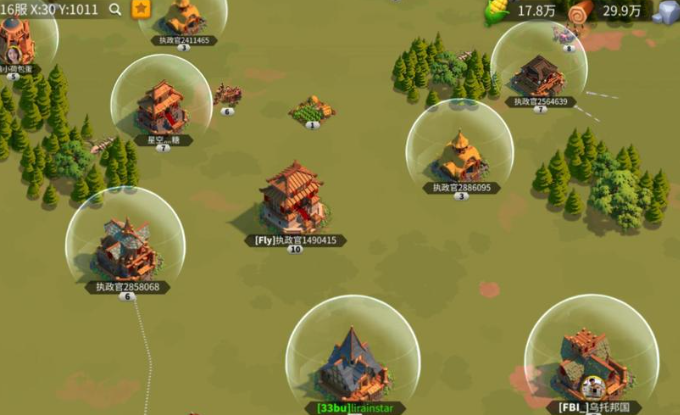Tap the corn food resource icon
This screenshot has height=415, width=680.
pos(496,11)
